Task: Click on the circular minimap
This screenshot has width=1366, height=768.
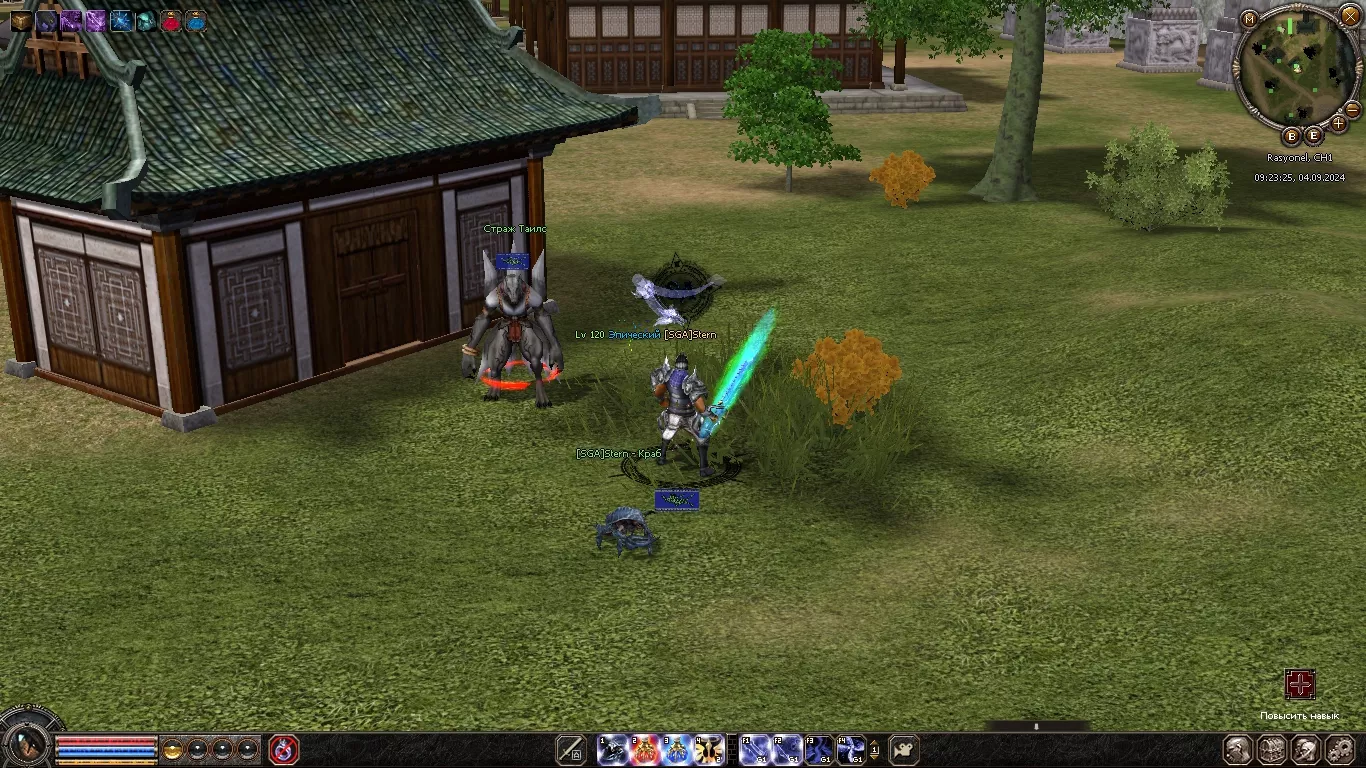Action: point(1297,68)
